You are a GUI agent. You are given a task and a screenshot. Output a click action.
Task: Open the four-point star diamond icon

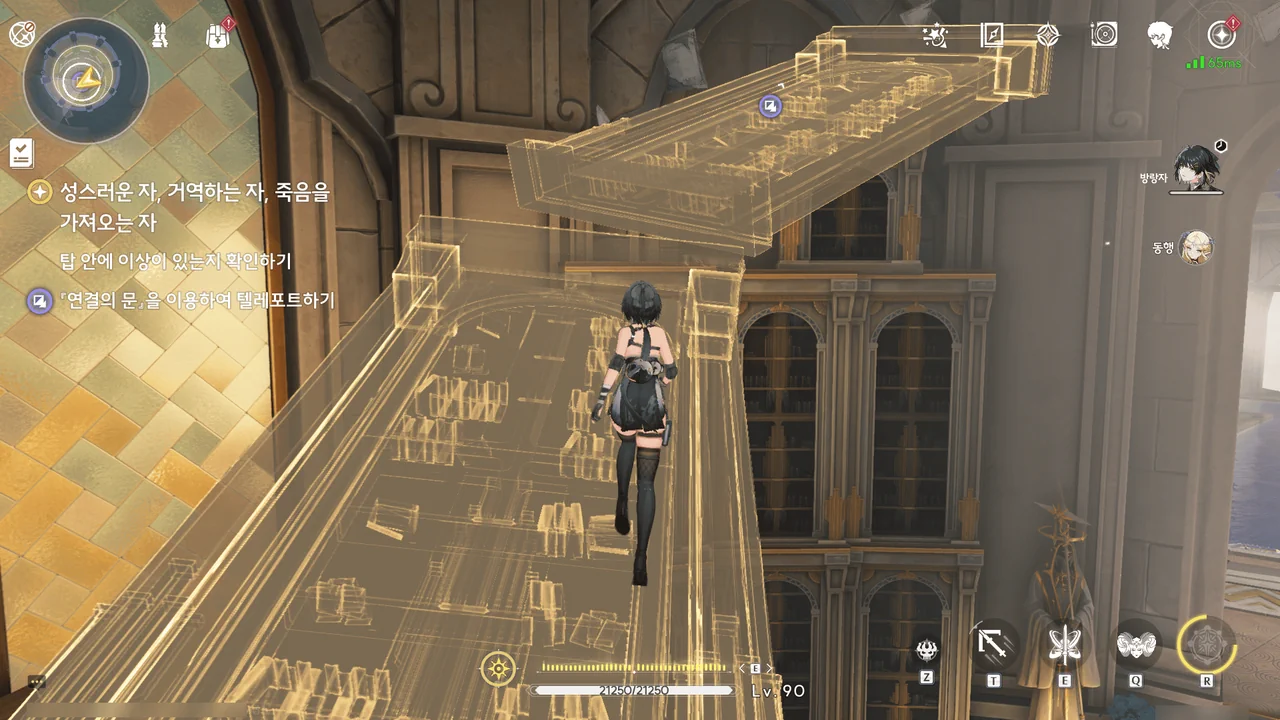pos(1047,36)
